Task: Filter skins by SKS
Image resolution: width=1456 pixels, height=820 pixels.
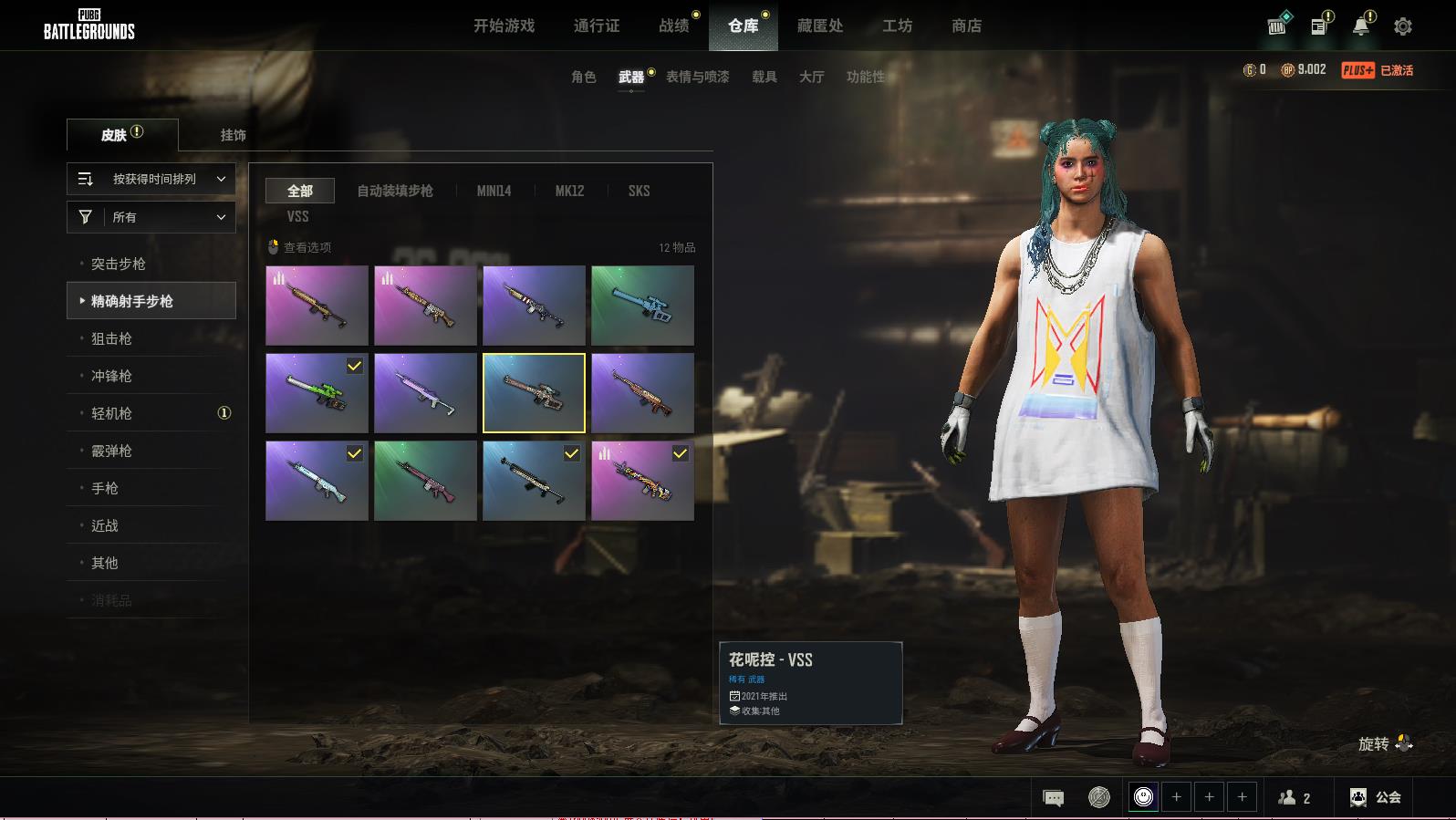Action: pyautogui.click(x=639, y=191)
